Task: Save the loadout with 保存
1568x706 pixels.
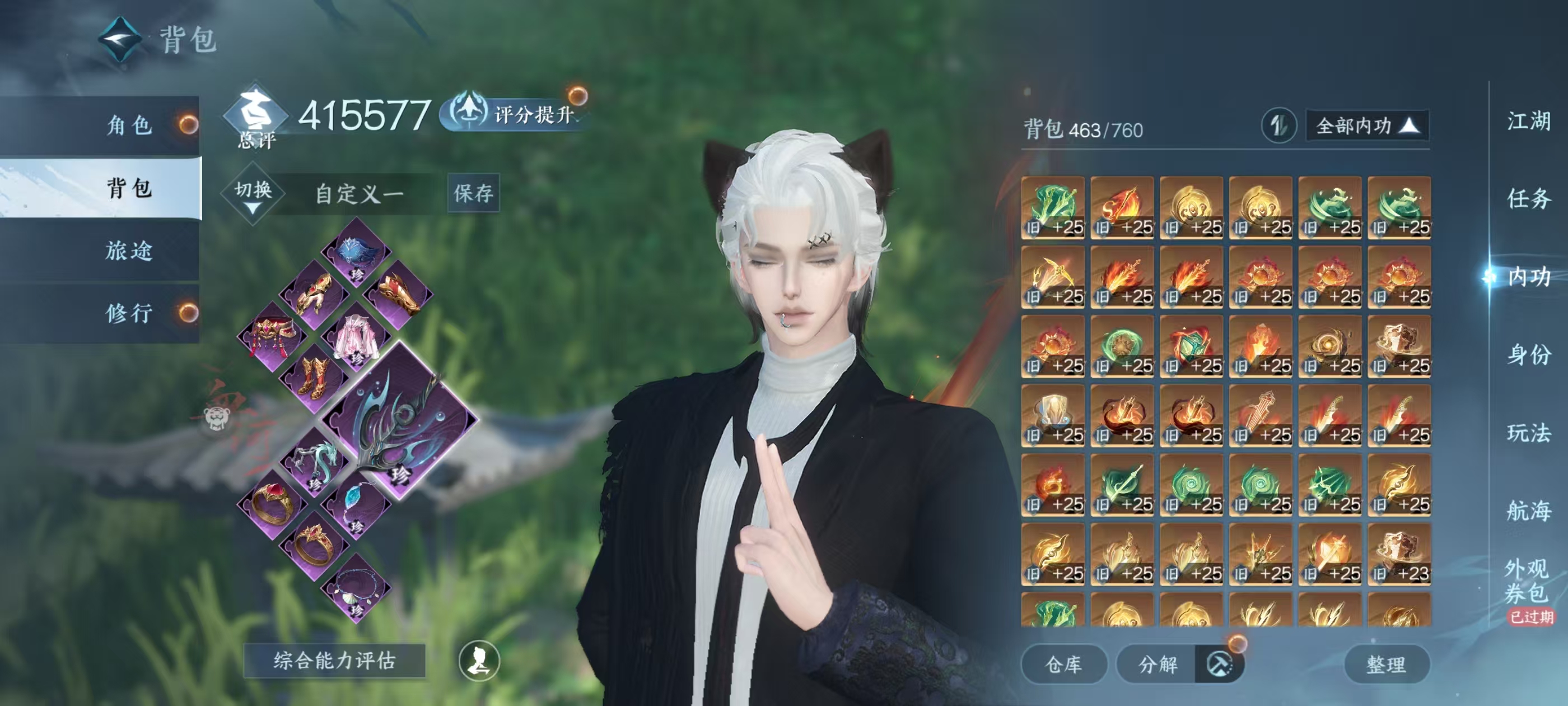Action: click(x=473, y=194)
